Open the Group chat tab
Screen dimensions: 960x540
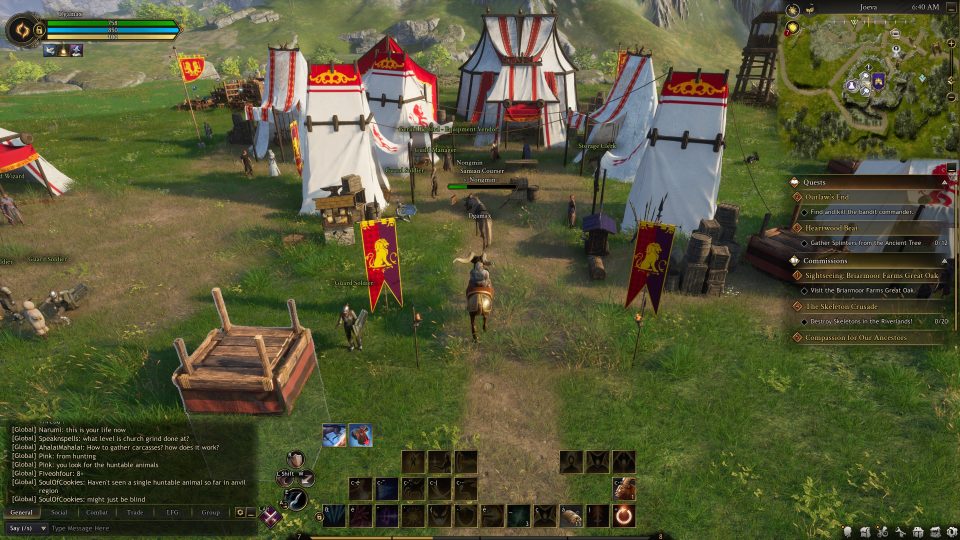[210, 512]
